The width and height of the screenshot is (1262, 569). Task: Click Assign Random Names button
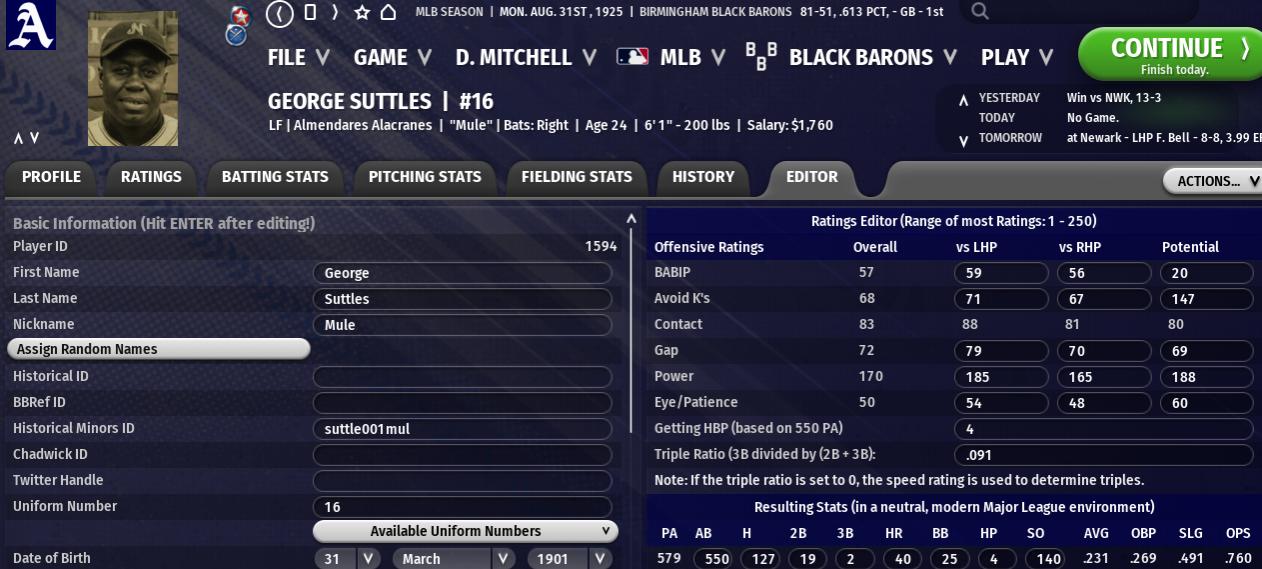pos(158,349)
